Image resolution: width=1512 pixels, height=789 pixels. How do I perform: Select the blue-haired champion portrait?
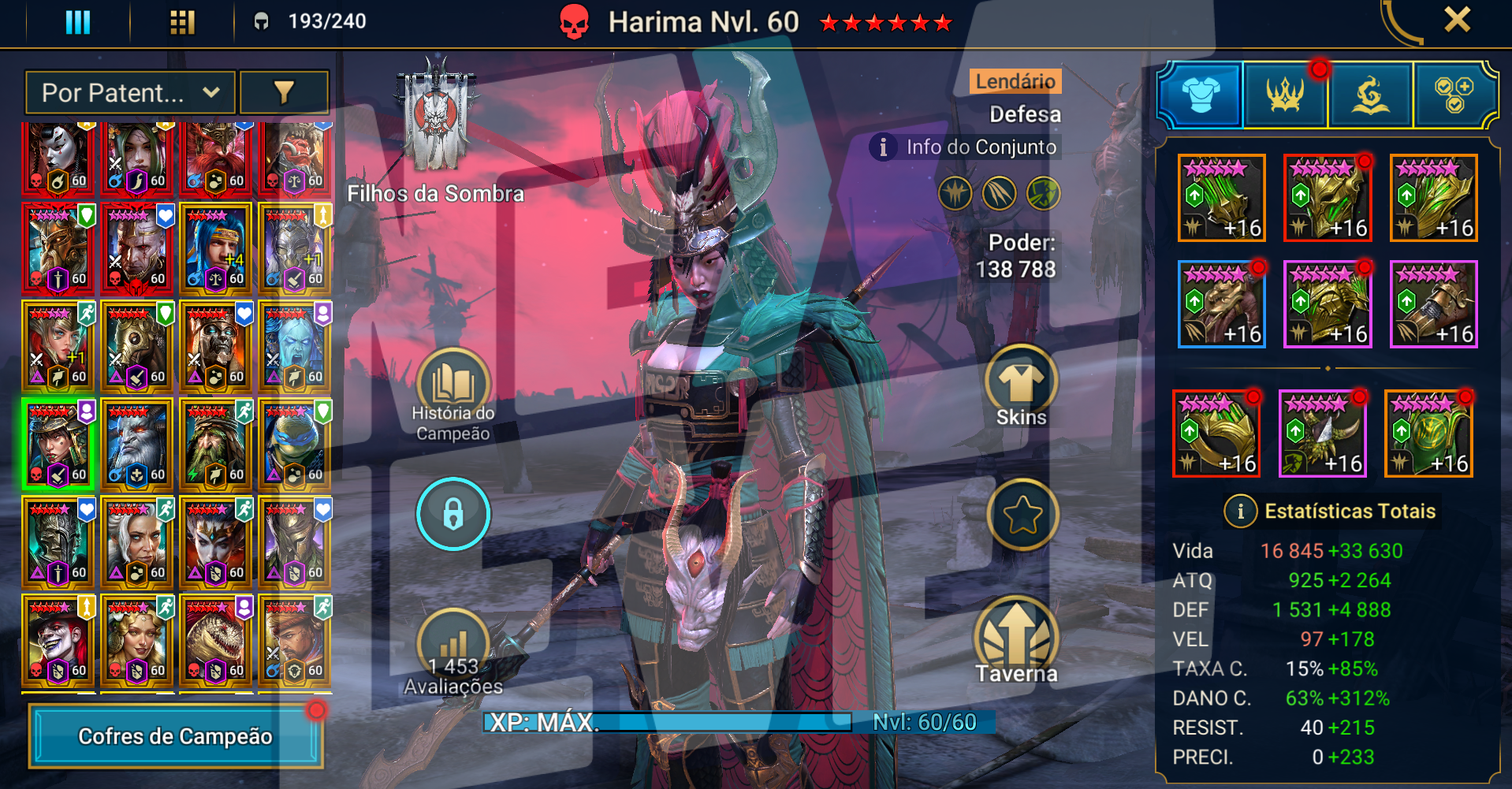point(215,249)
